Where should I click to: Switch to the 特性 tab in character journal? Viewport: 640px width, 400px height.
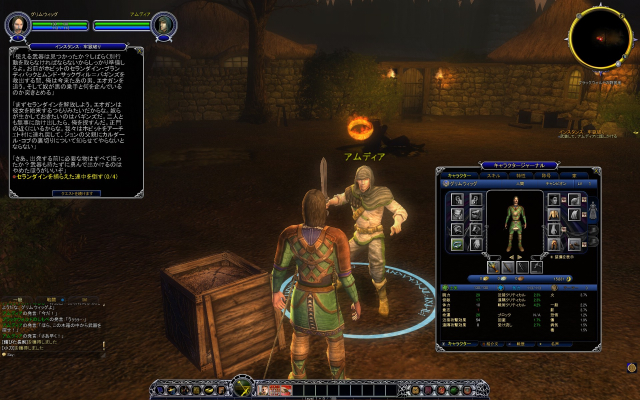point(518,174)
